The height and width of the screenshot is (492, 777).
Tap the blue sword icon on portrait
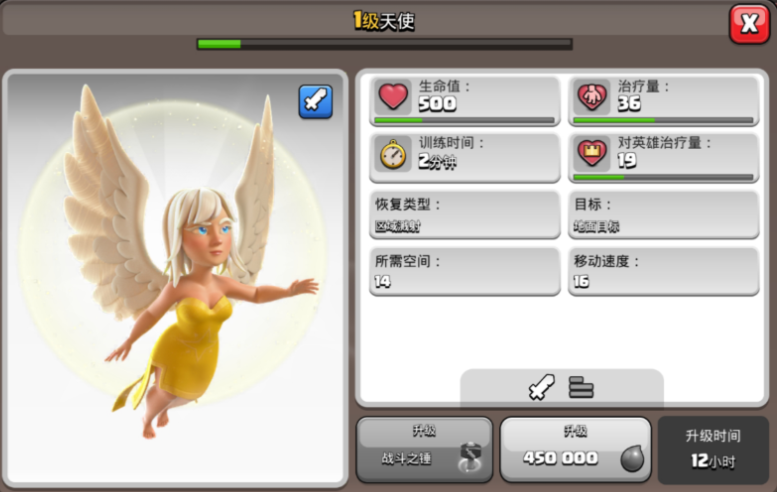316,102
